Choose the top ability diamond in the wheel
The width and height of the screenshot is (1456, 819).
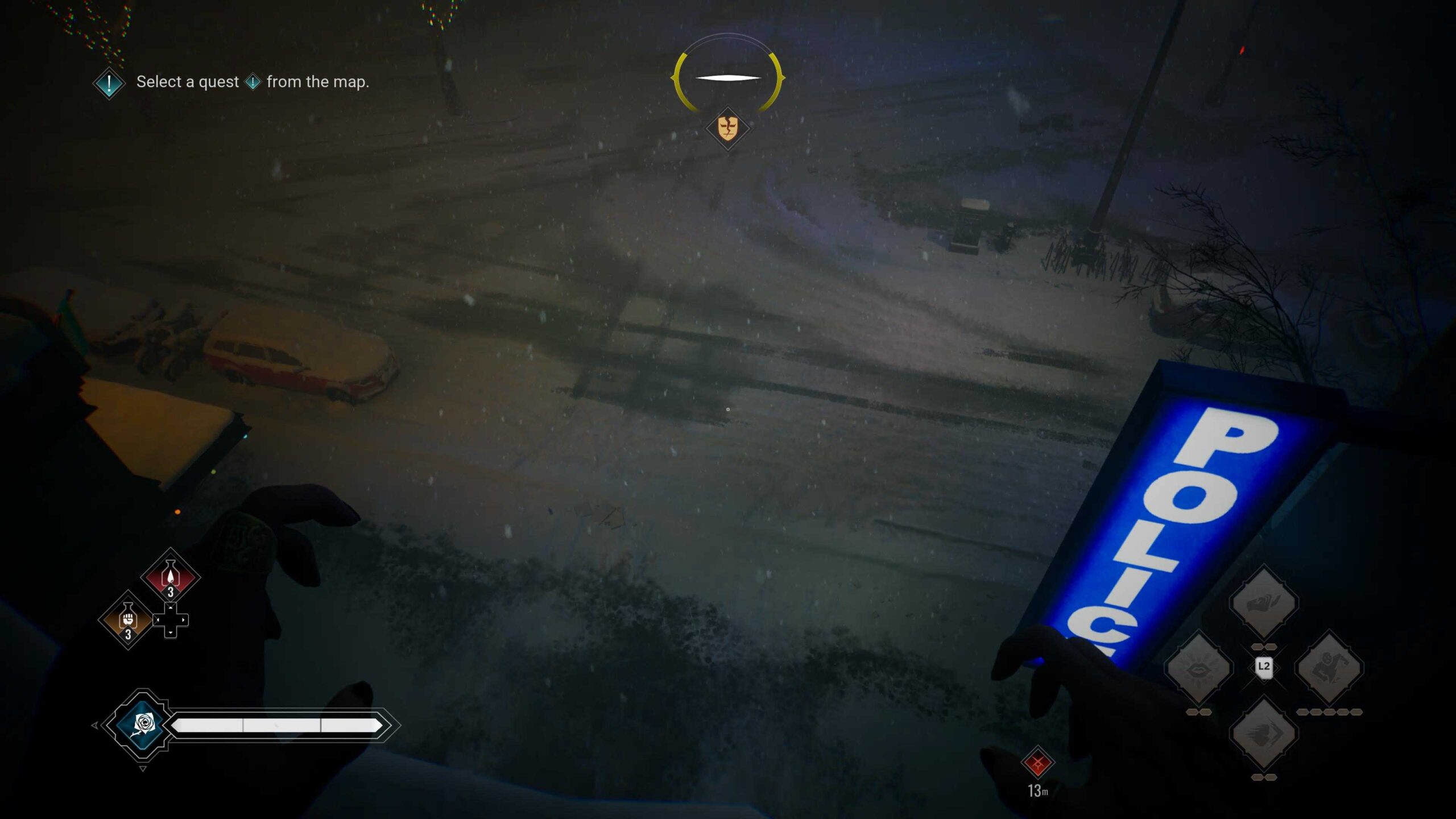coord(1264,602)
